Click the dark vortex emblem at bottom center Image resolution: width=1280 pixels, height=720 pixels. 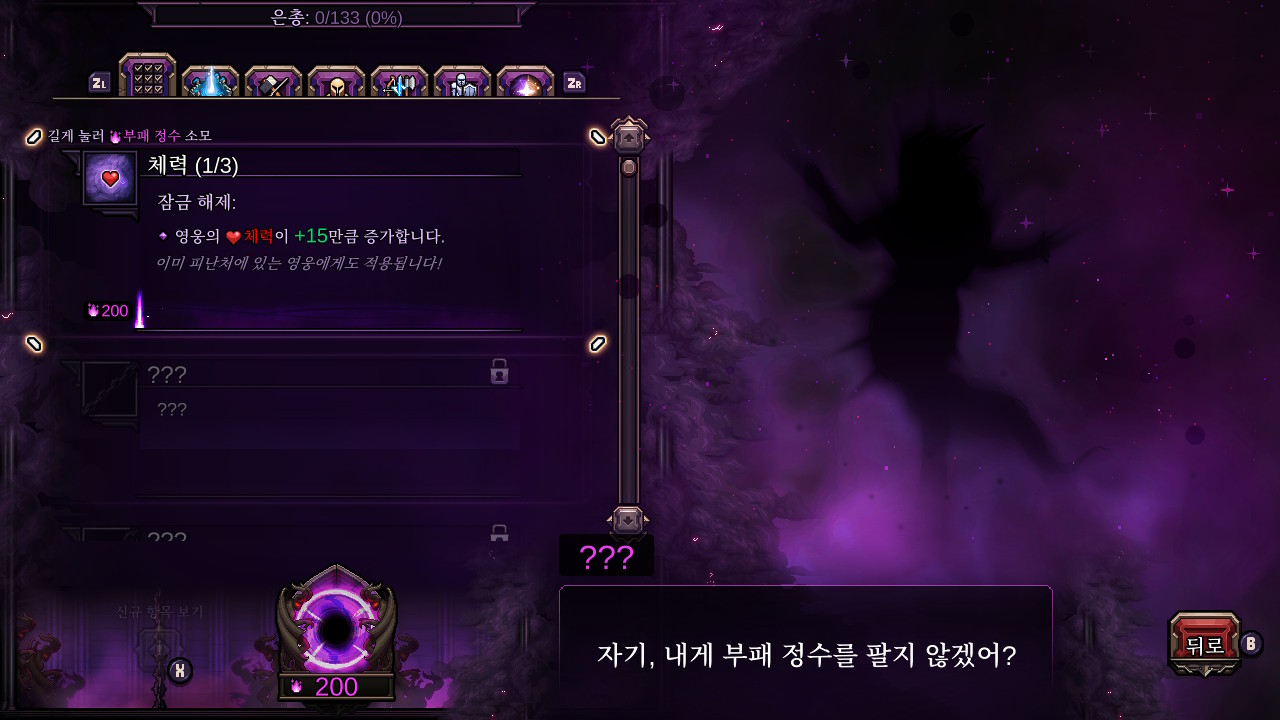click(335, 630)
